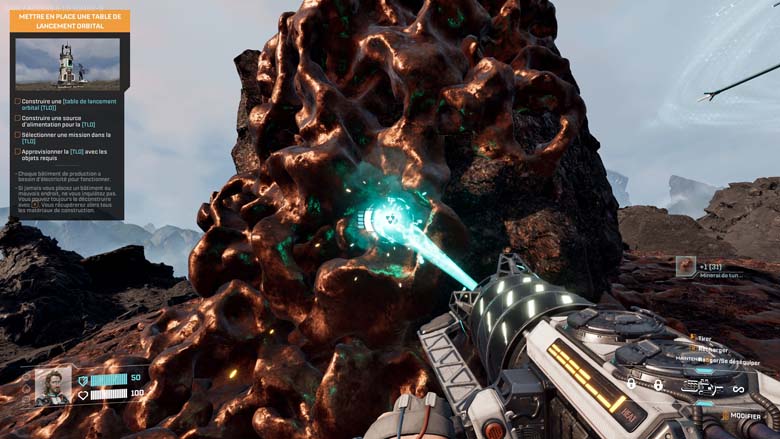The width and height of the screenshot is (780, 439).
Task: Open the orbital launch table quest header
Action: pos(69,21)
